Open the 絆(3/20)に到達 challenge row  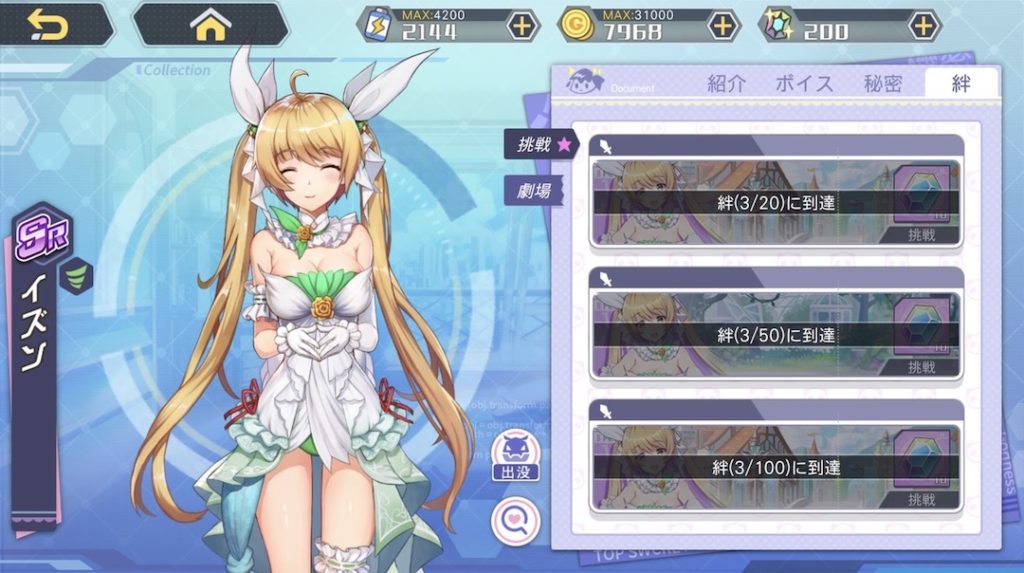point(776,203)
